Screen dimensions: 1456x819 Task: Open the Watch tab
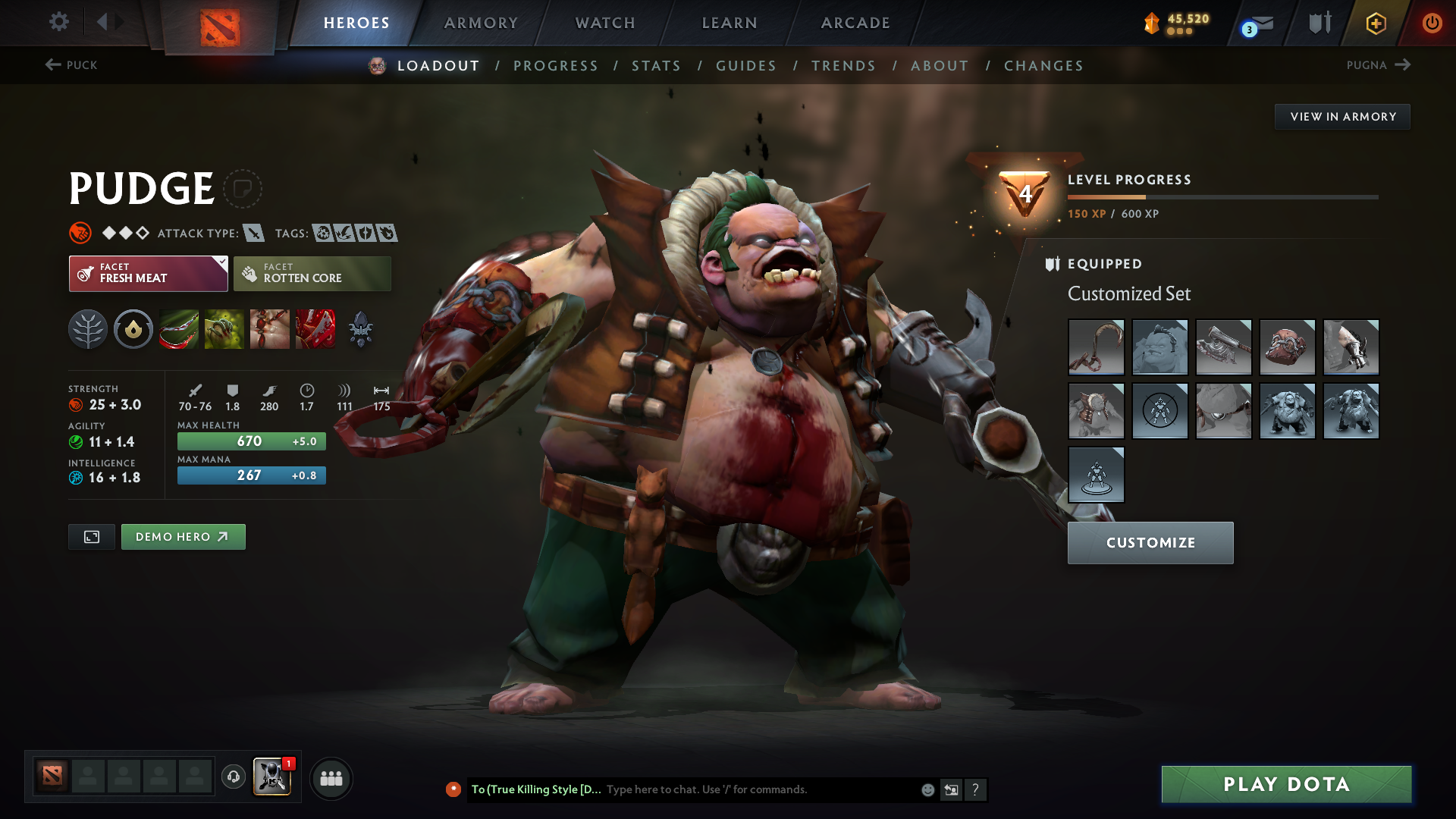click(605, 23)
